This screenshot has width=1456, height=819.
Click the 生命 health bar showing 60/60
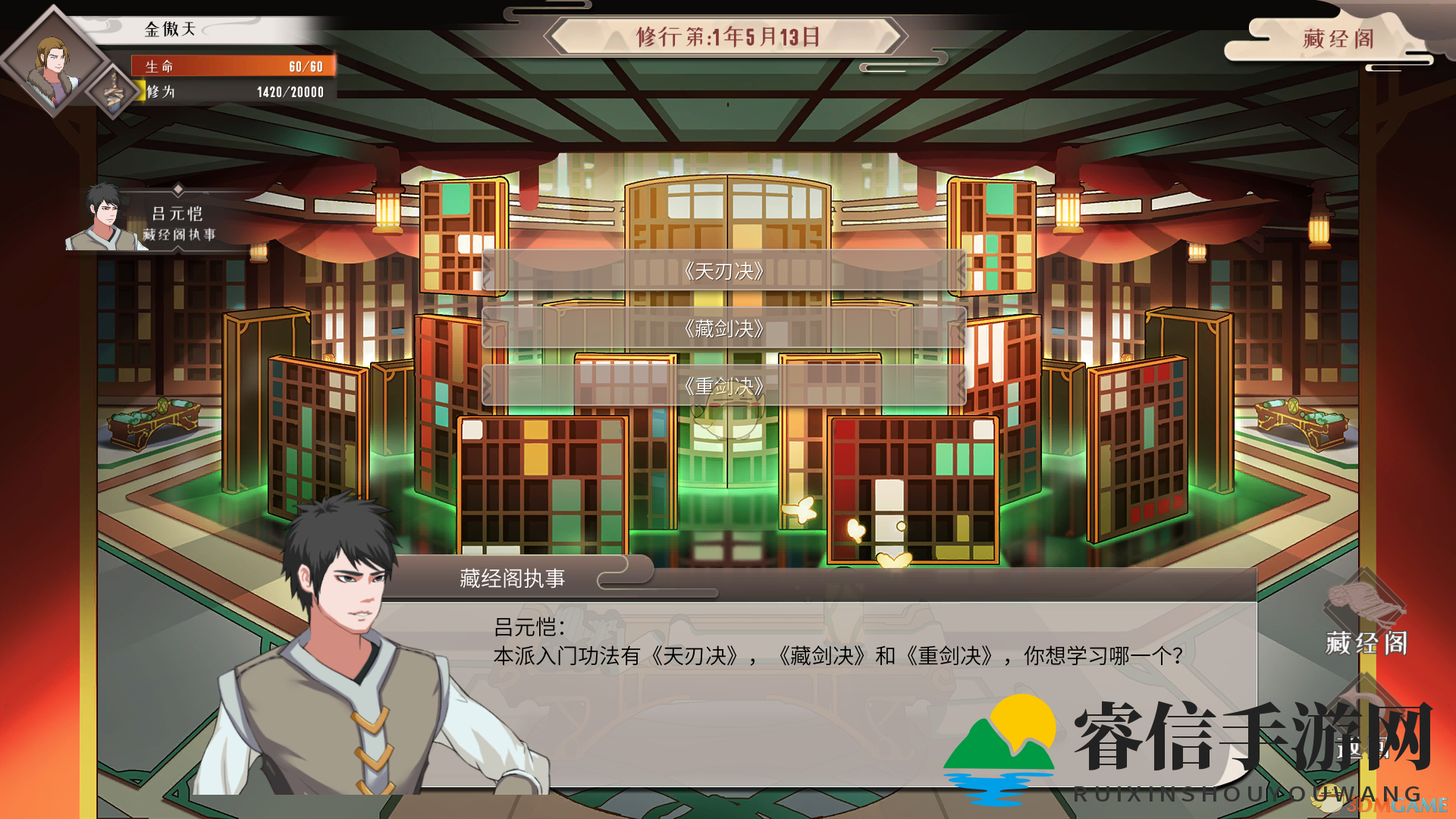231,67
